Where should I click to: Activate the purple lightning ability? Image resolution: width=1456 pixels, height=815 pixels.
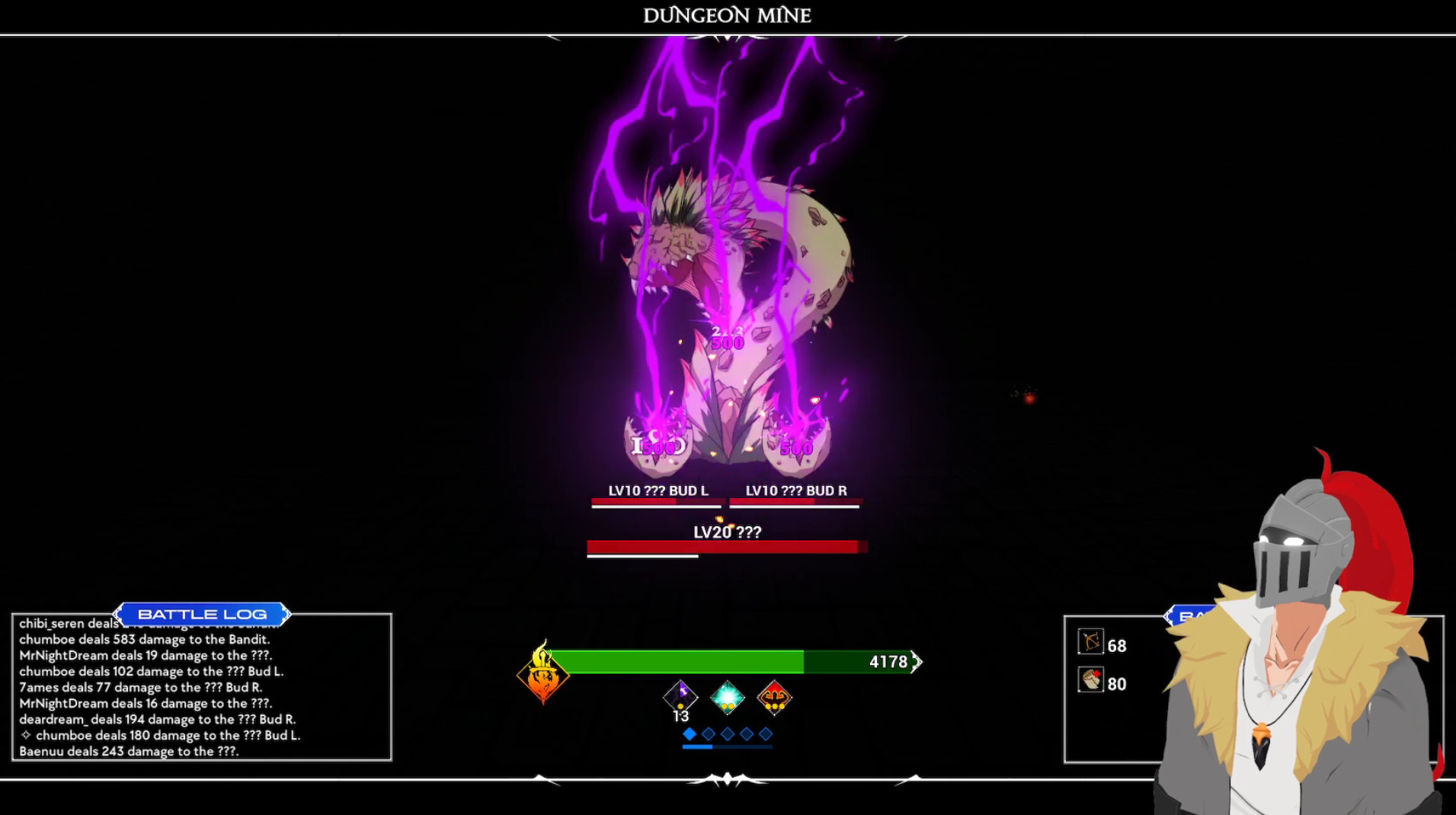pyautogui.click(x=680, y=695)
